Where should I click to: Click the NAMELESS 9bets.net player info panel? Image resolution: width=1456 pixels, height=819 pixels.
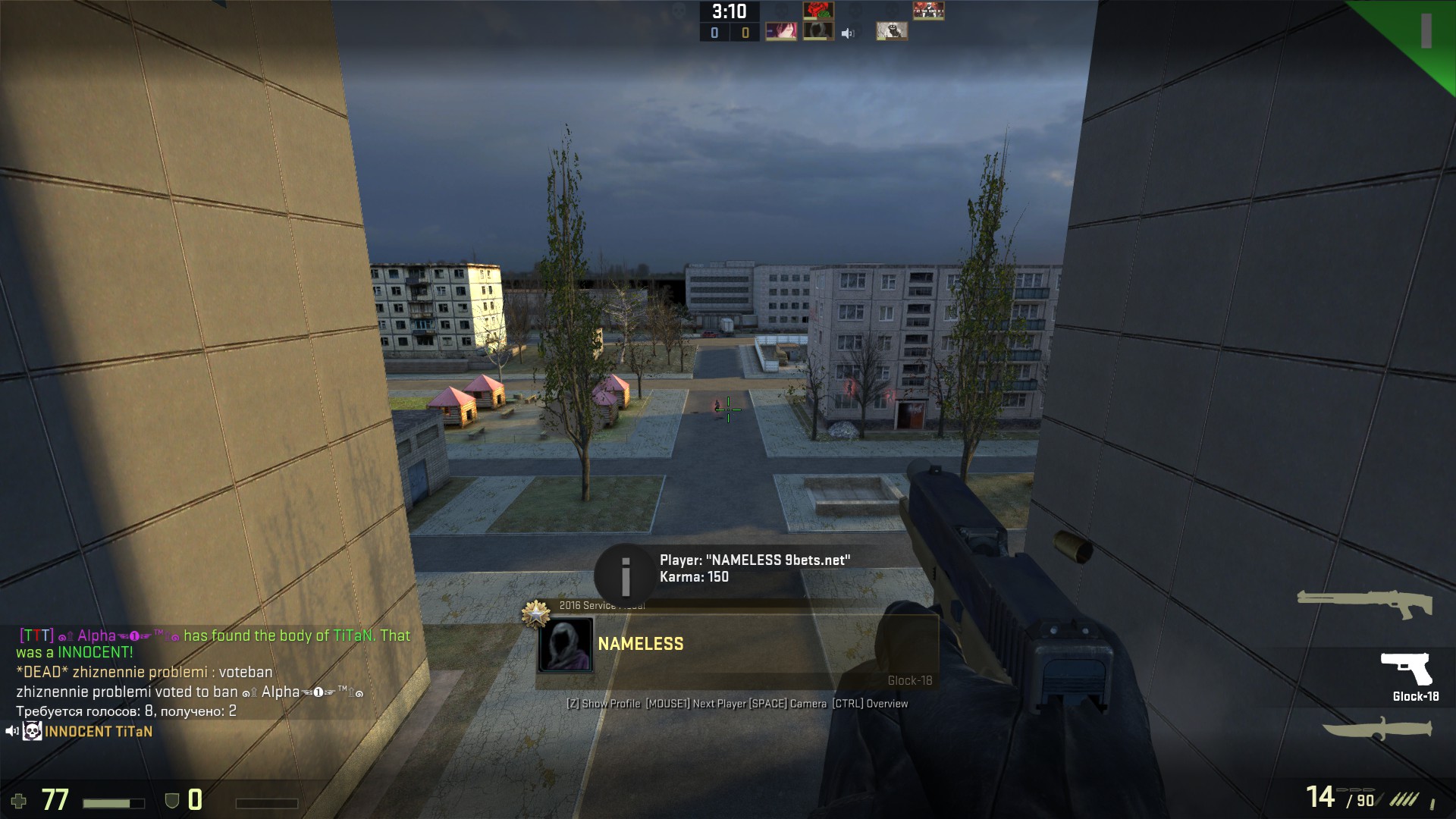tap(755, 569)
